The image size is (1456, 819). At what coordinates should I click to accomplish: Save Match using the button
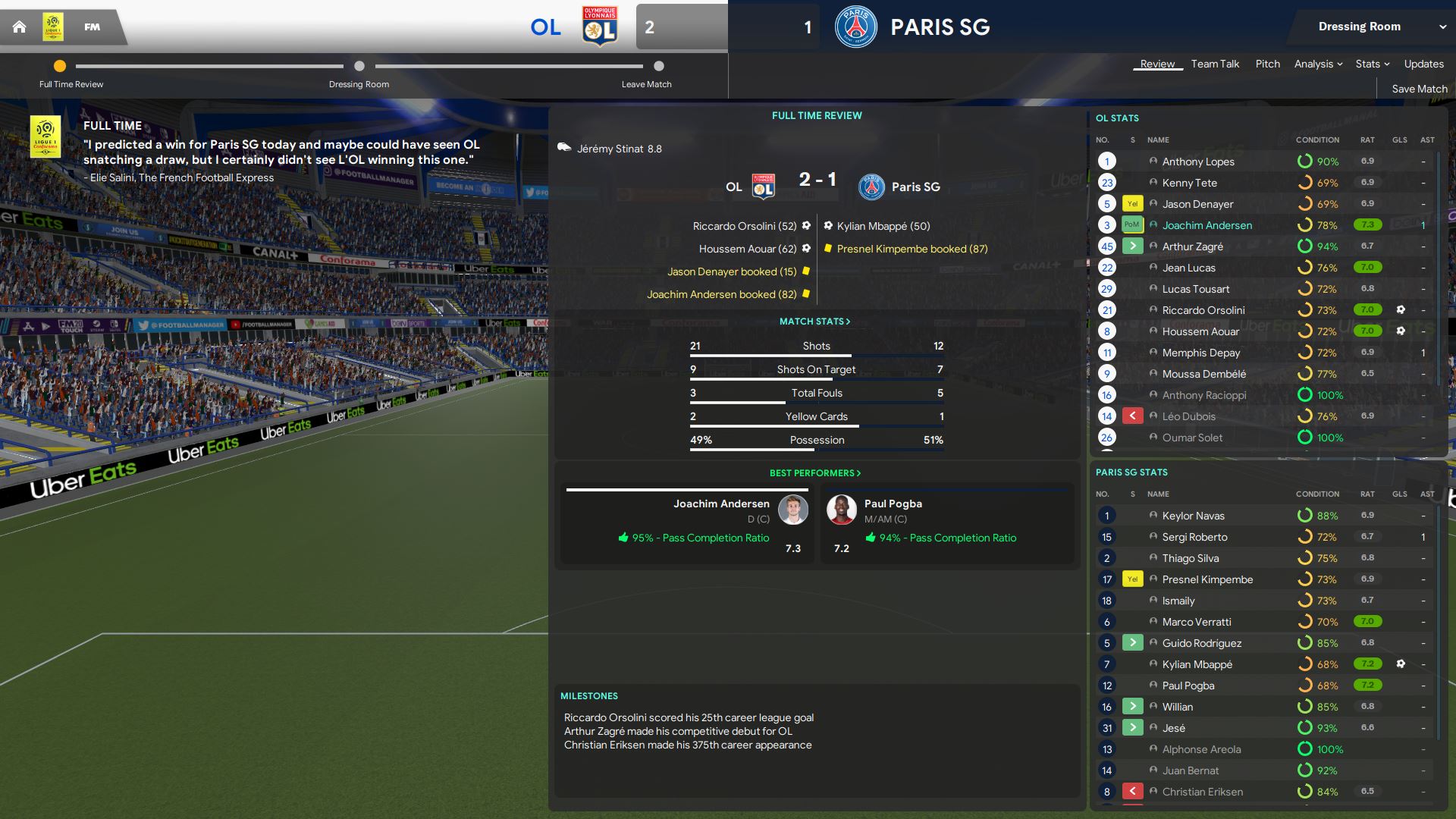tap(1419, 89)
